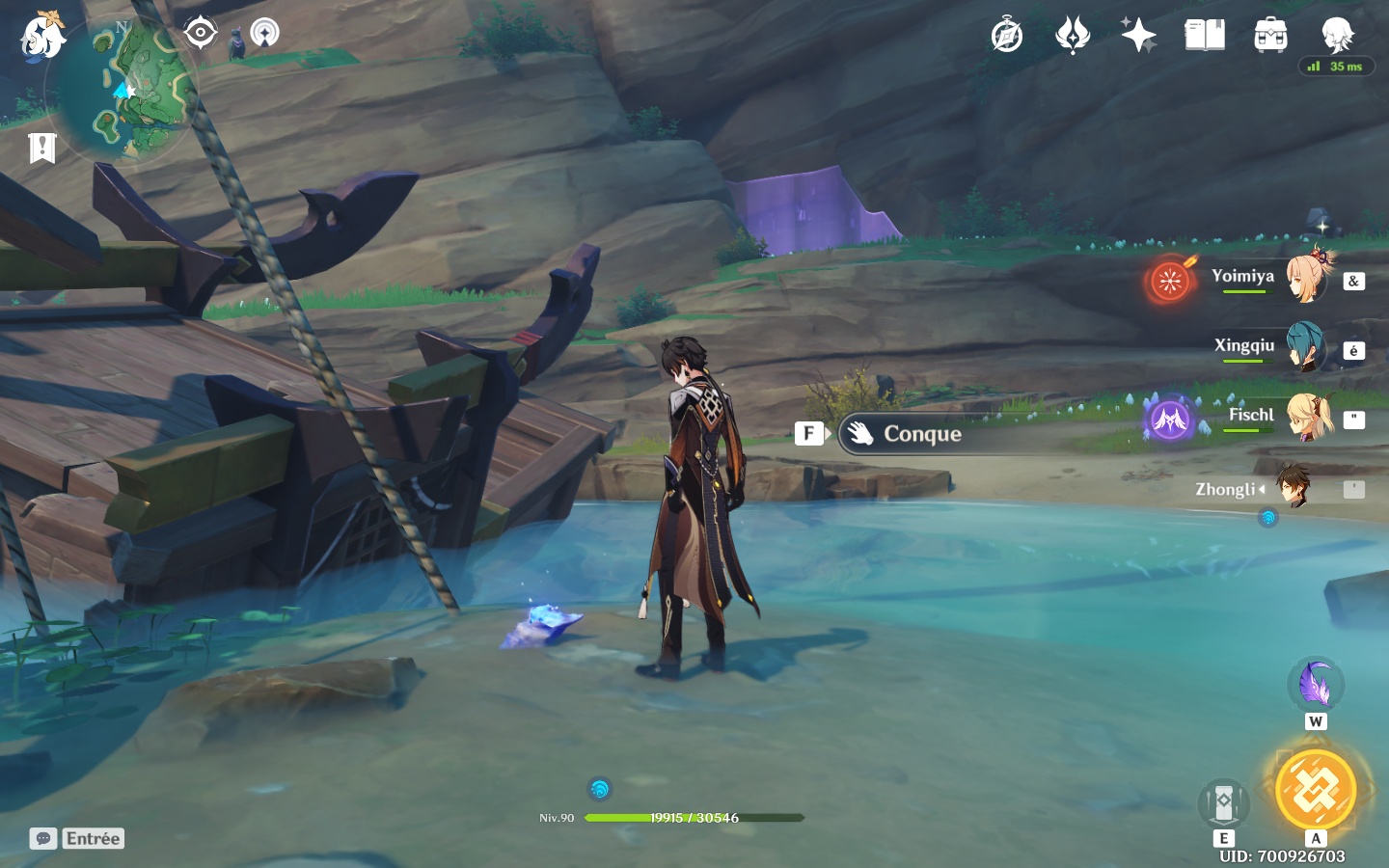The width and height of the screenshot is (1389, 868).
Task: Open the quest log bookmark icon
Action: click(42, 148)
